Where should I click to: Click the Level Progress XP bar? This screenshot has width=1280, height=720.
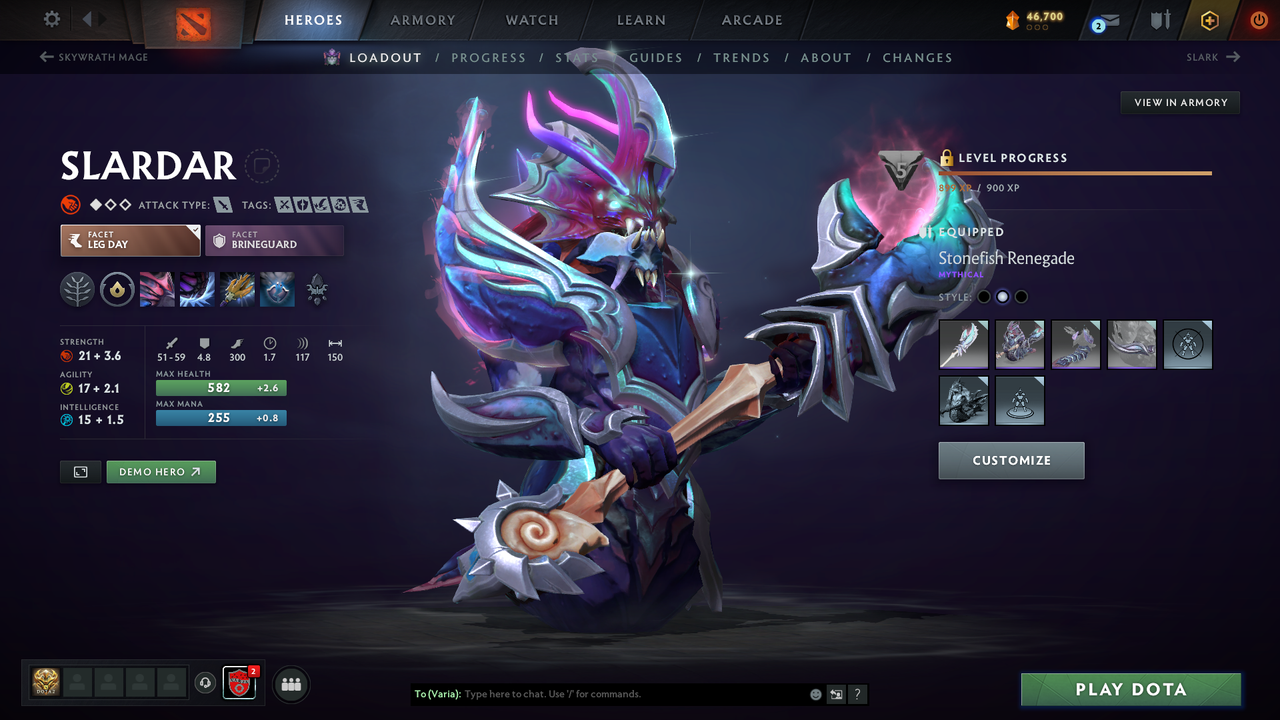1075,172
